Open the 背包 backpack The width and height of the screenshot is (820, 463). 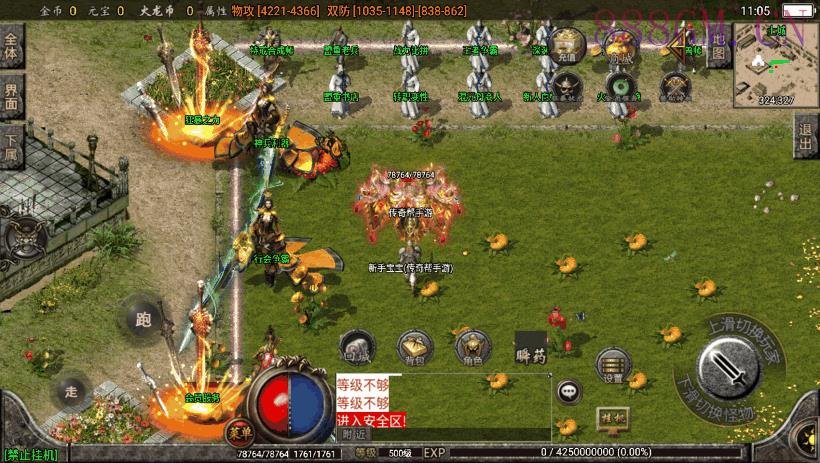click(x=414, y=345)
